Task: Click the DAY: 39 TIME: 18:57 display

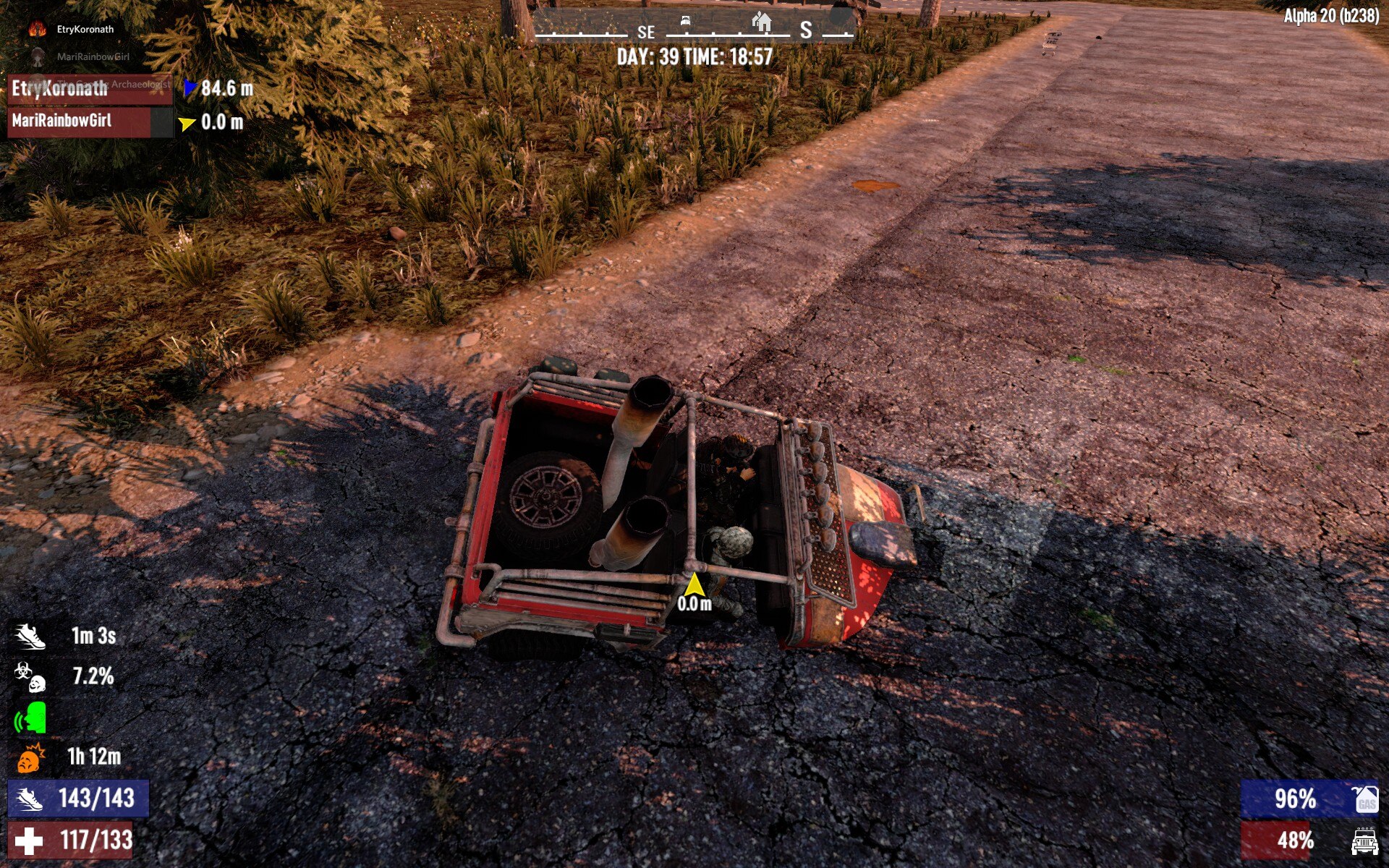Action: (x=695, y=53)
